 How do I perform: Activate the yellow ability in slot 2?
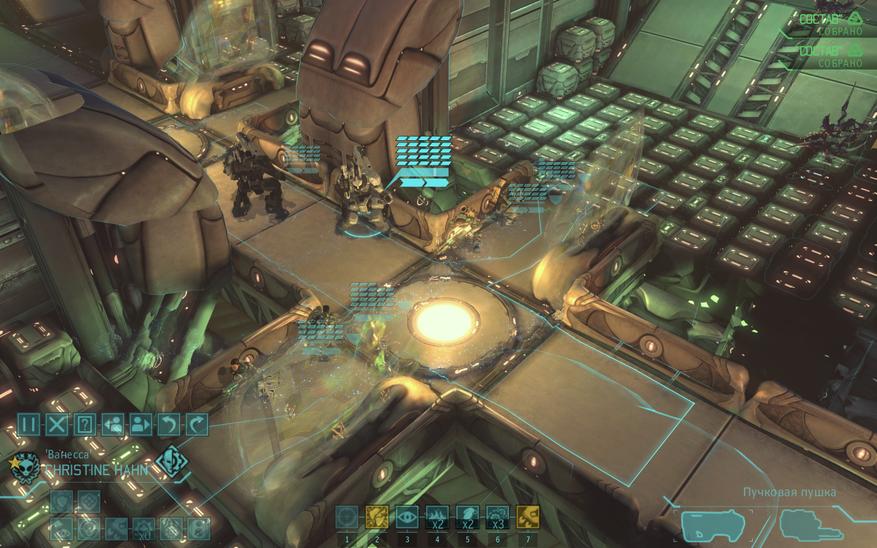[x=377, y=516]
